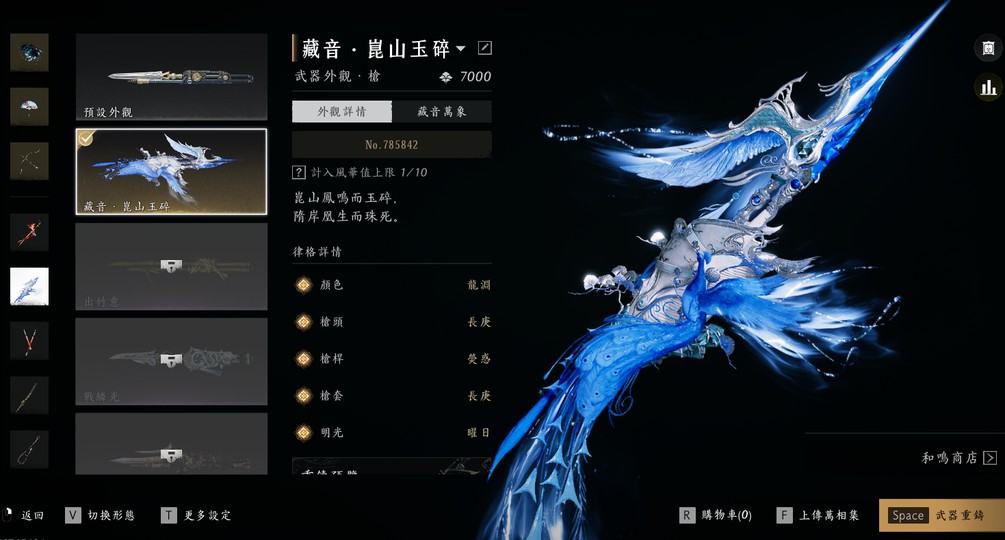Open the 購物車 shopping cart
This screenshot has width=1005, height=540.
715,515
